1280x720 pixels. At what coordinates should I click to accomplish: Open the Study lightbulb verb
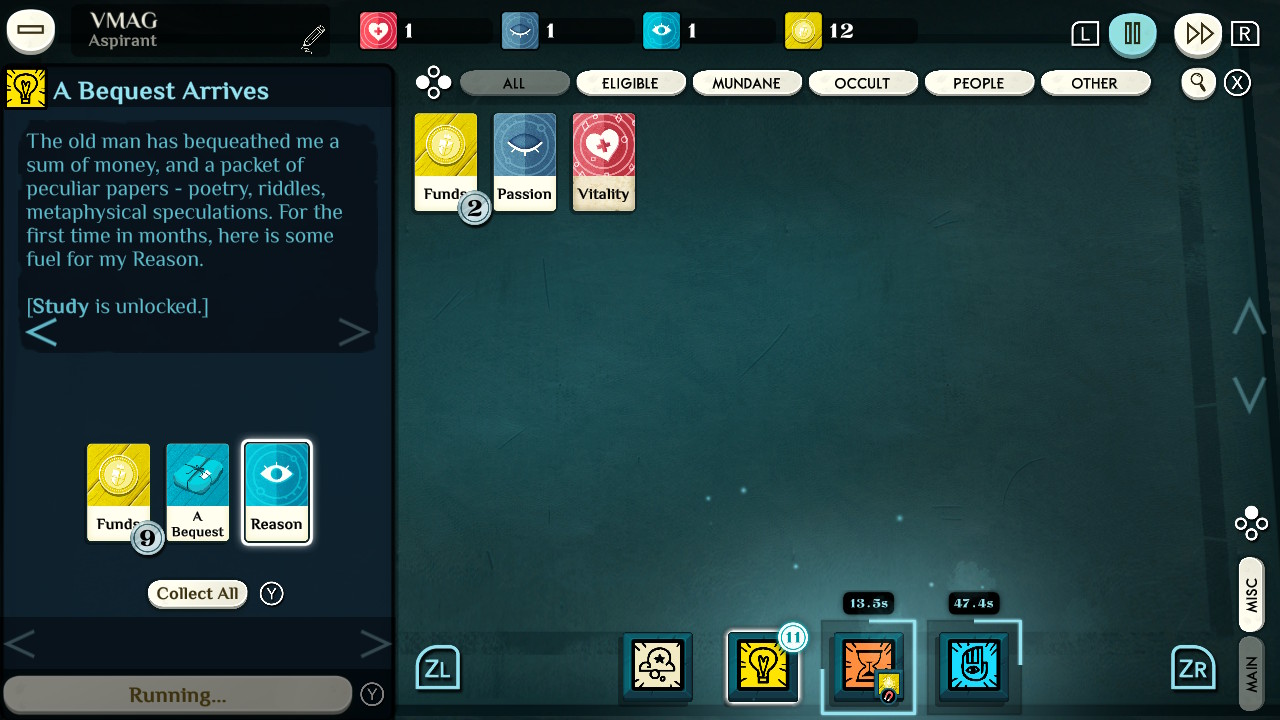763,667
